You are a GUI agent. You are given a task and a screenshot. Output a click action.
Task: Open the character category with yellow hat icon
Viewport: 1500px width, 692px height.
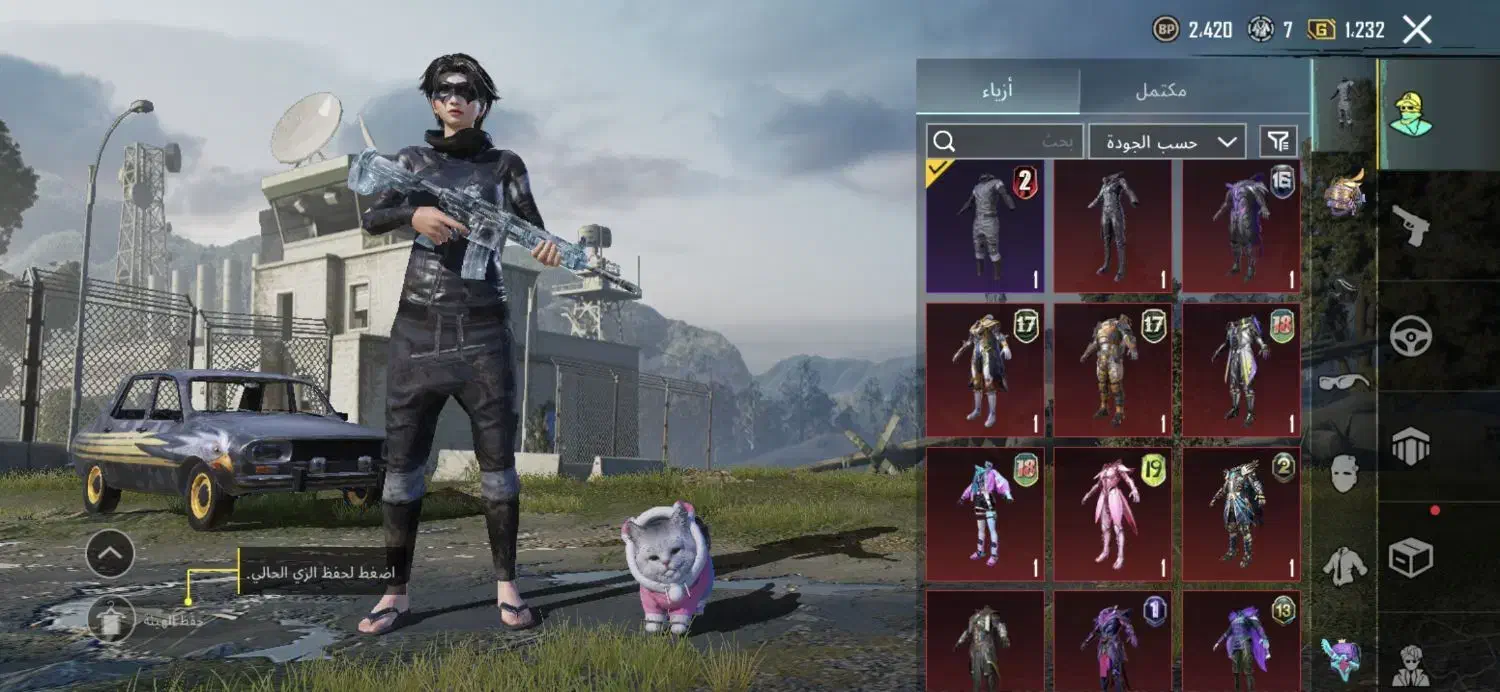click(1410, 114)
